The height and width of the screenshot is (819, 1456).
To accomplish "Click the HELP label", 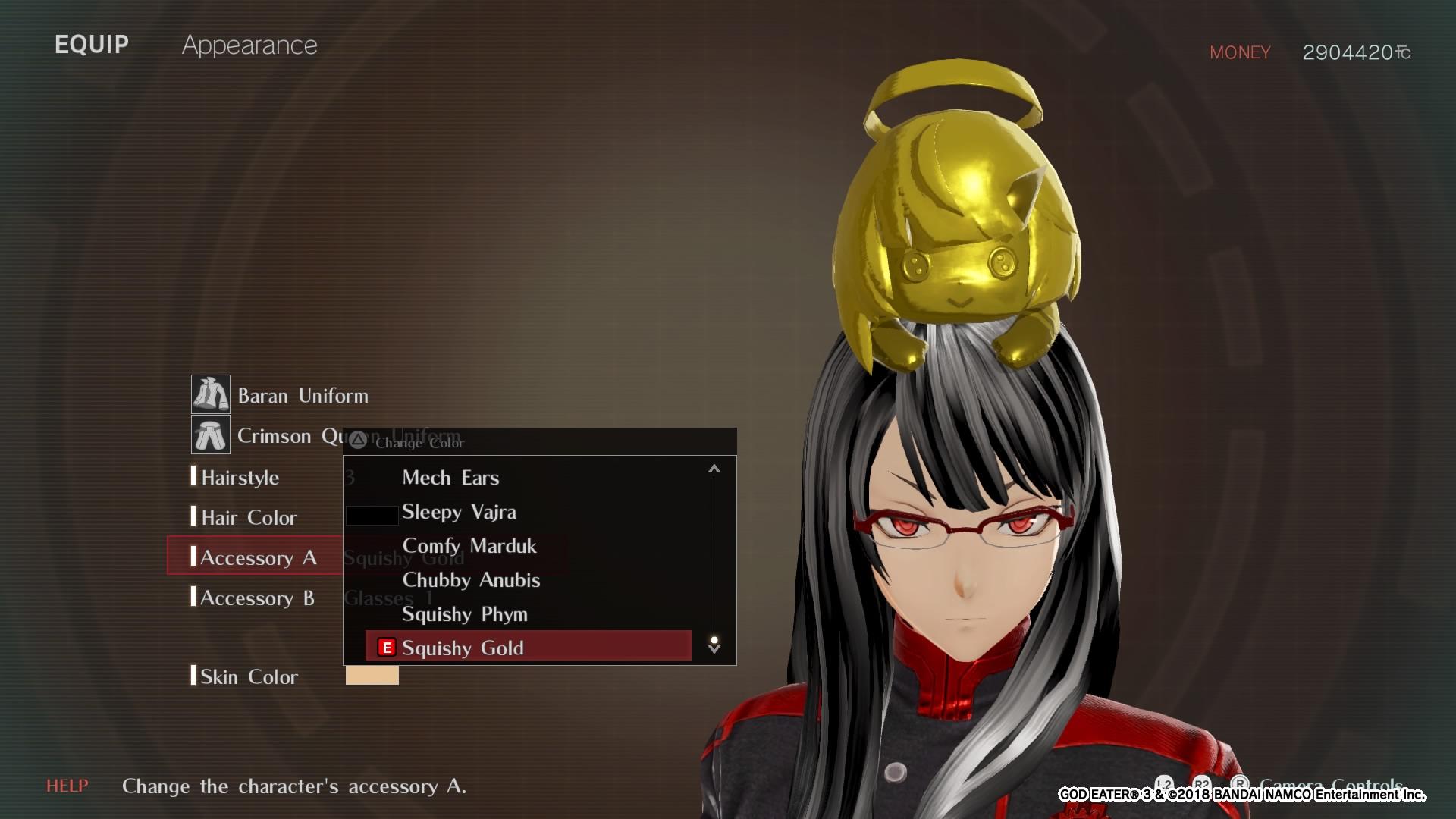I will click(67, 786).
